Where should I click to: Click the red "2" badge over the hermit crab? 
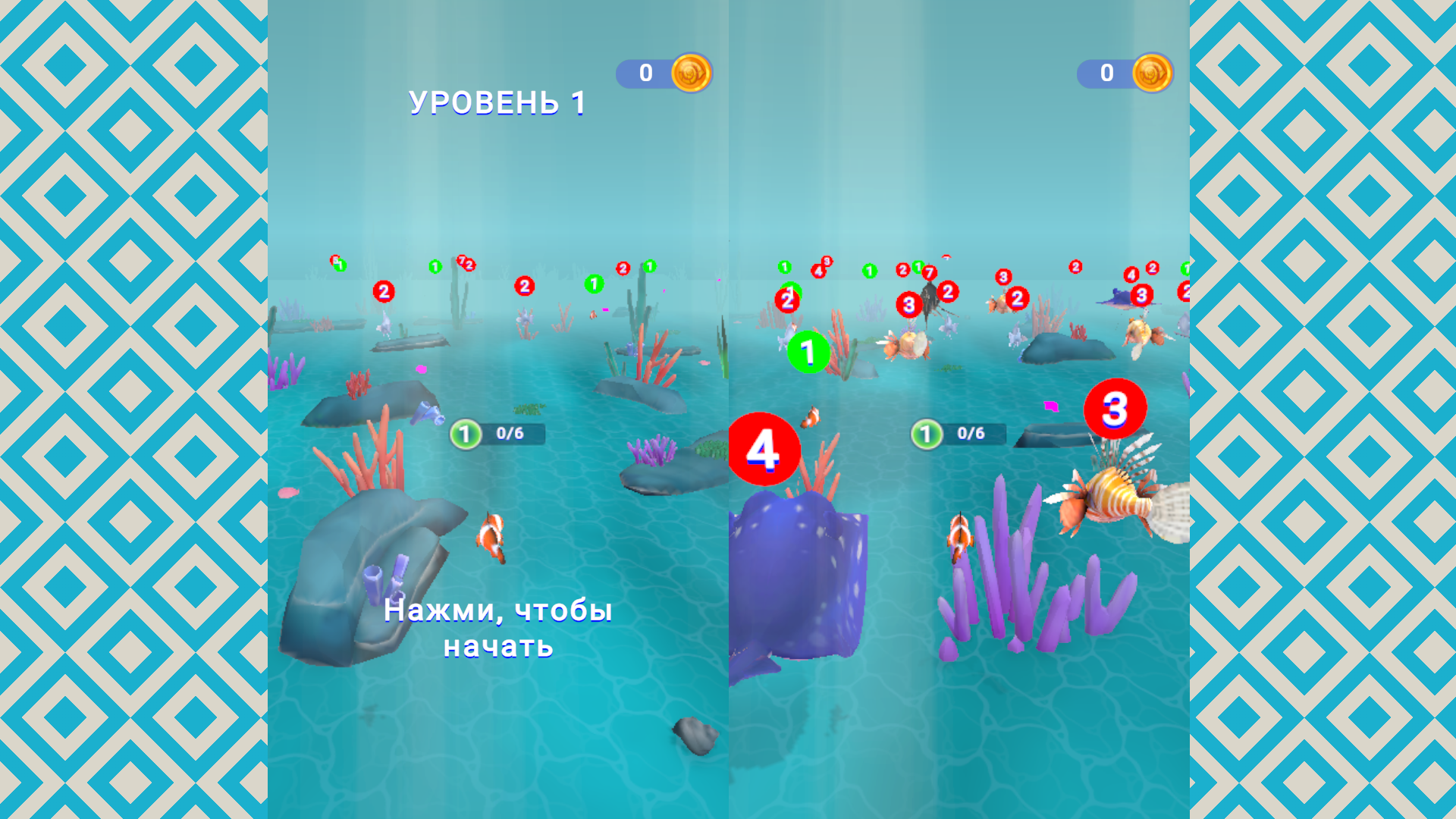(x=1017, y=300)
